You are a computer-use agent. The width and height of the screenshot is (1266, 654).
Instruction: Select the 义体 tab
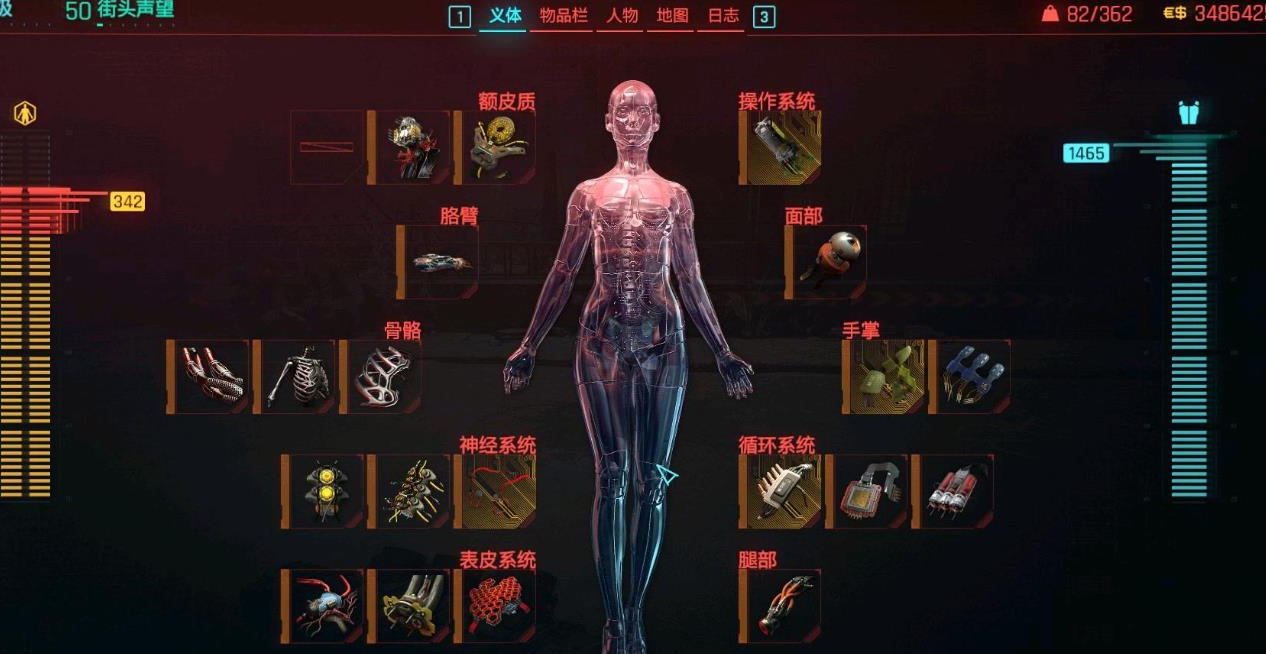point(504,16)
